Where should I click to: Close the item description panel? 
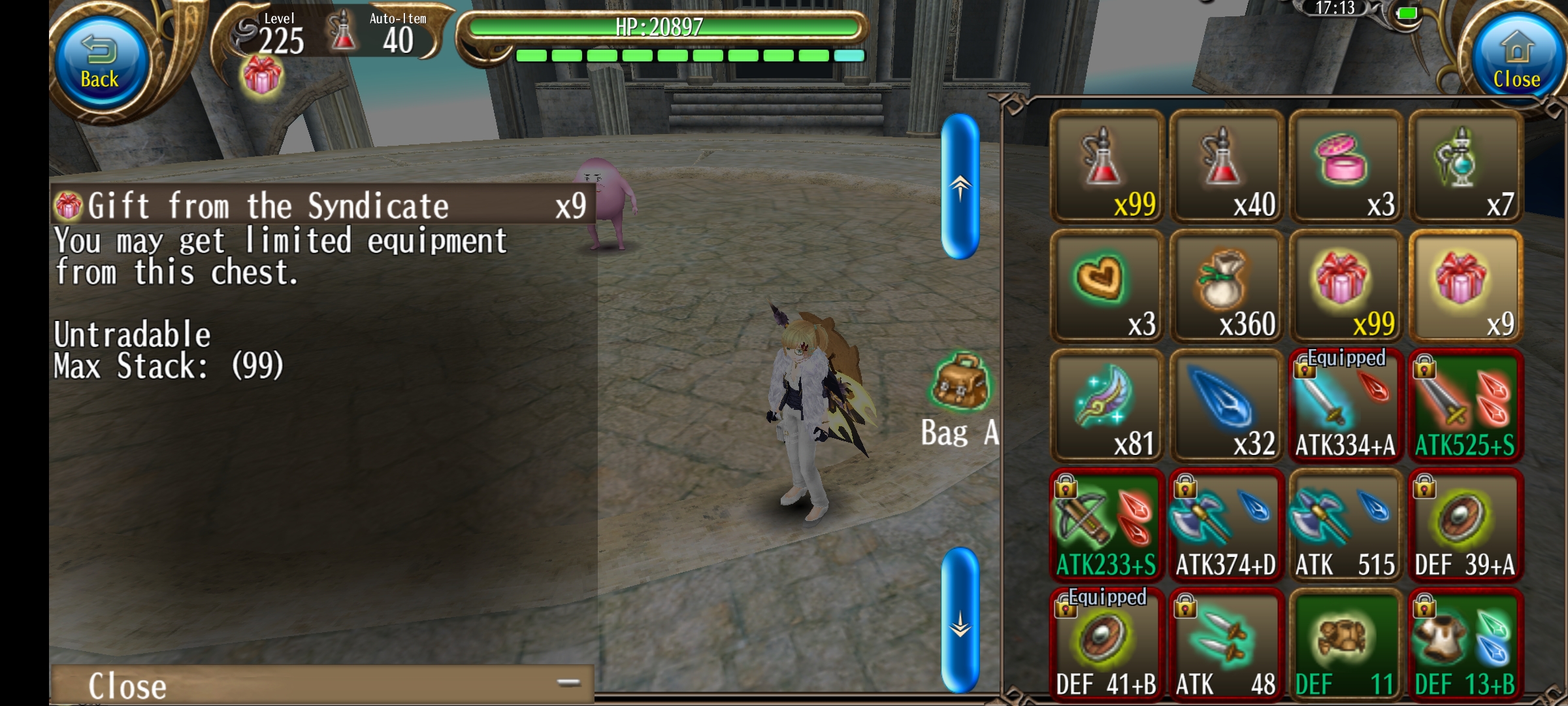(321, 684)
